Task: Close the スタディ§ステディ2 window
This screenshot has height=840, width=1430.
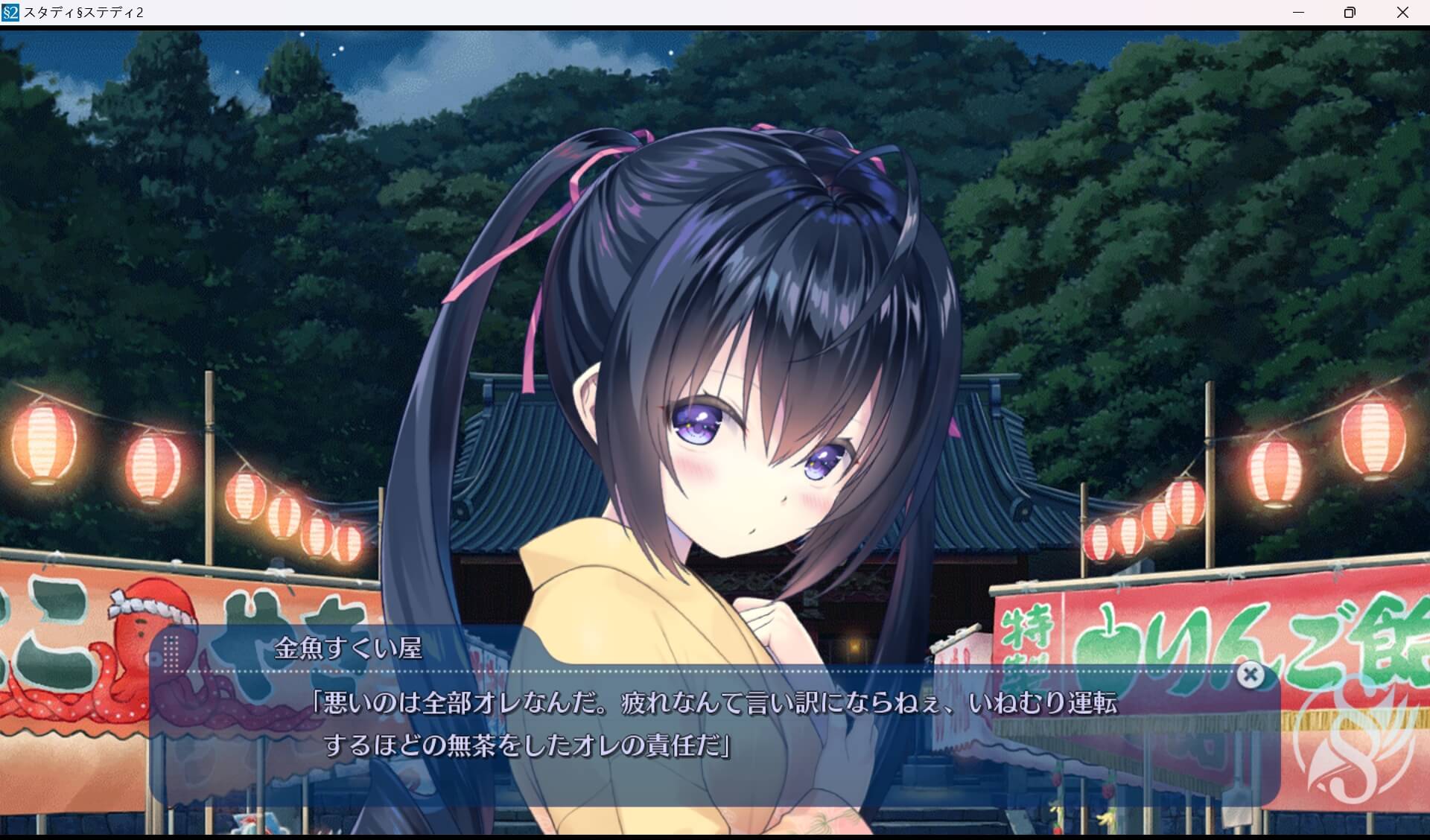Action: [x=1403, y=12]
